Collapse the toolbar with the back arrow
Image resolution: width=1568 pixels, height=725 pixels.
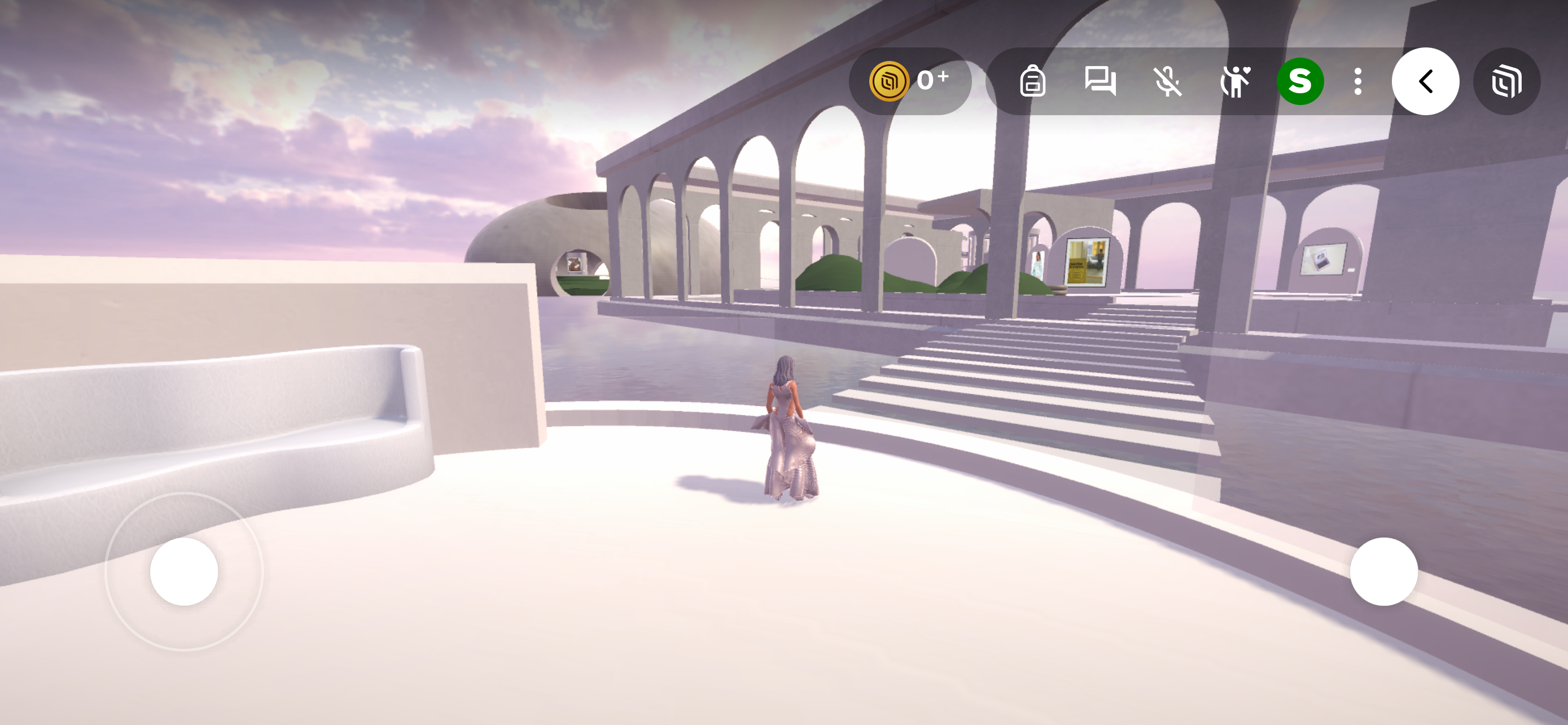[1425, 81]
